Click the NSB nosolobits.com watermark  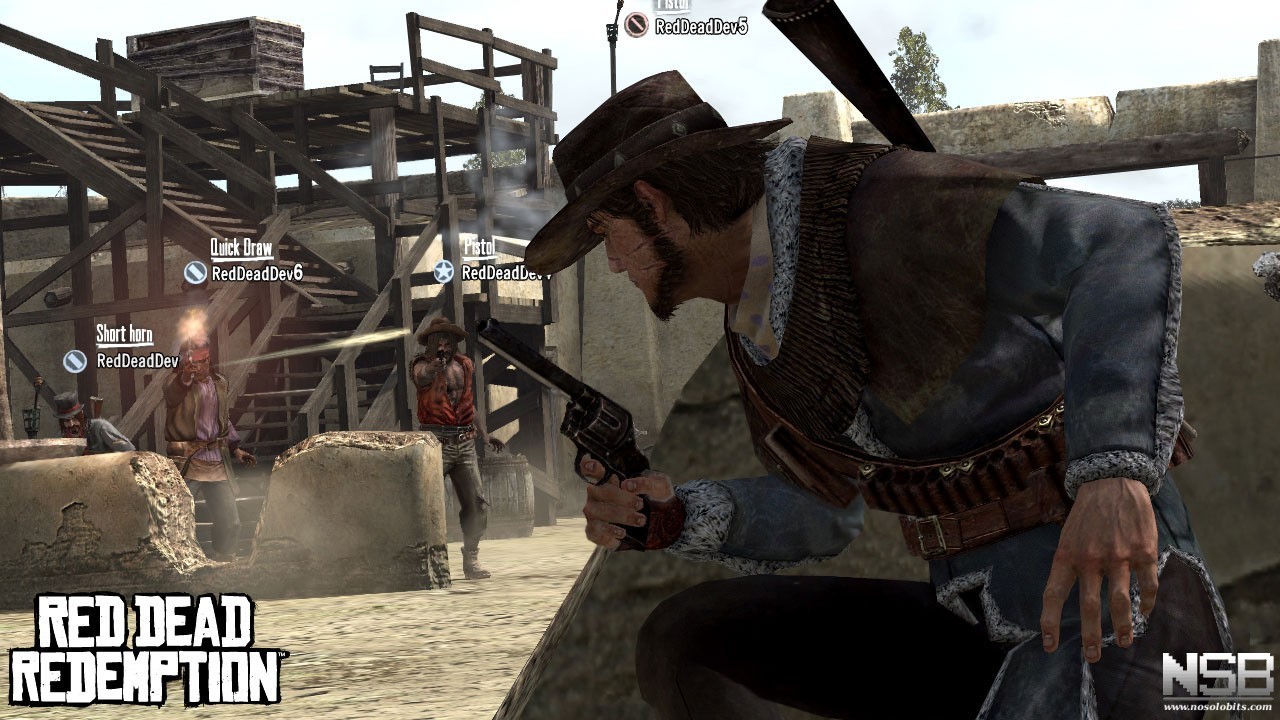pos(1217,681)
